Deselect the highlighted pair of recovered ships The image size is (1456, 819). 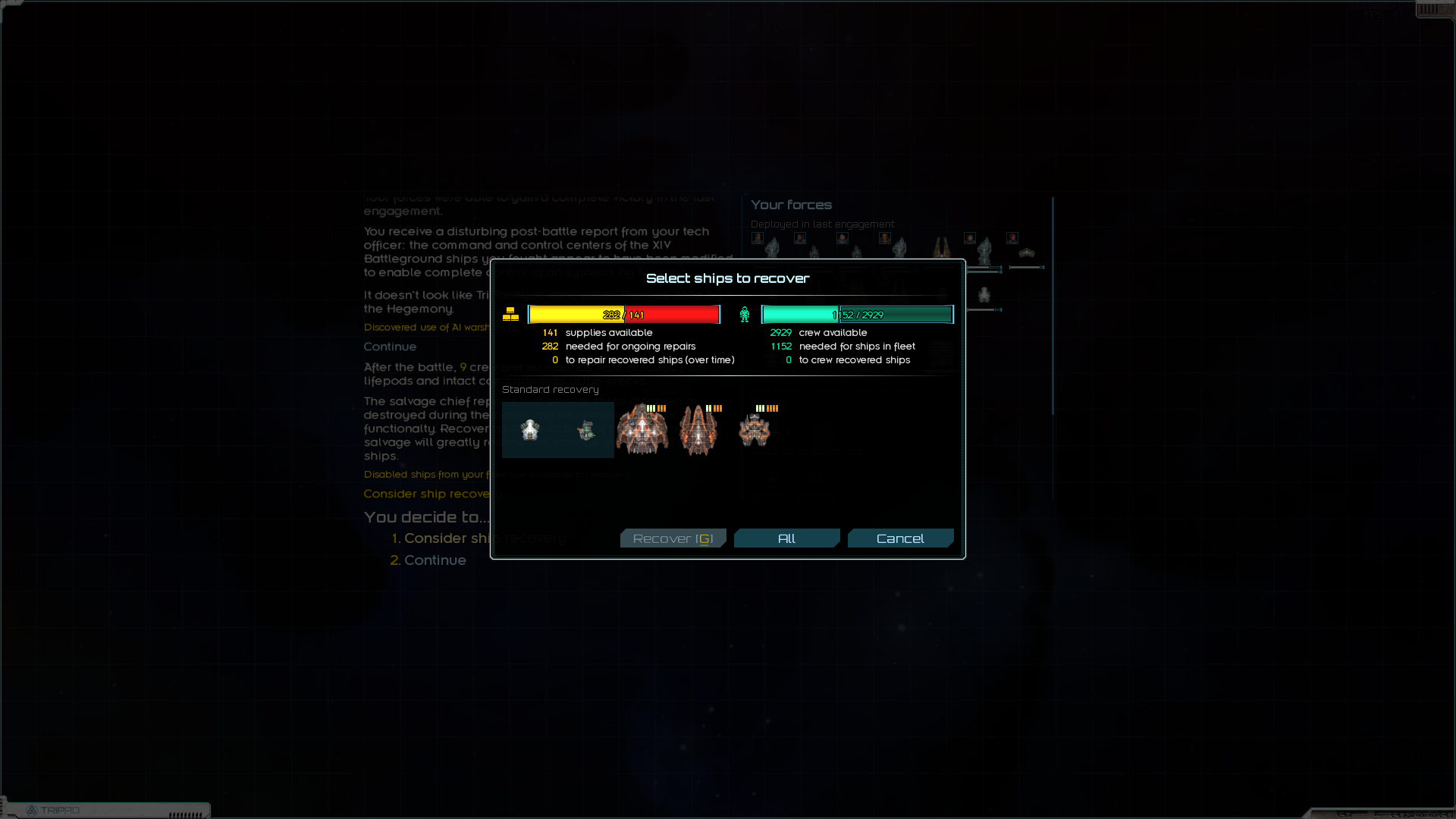click(557, 429)
